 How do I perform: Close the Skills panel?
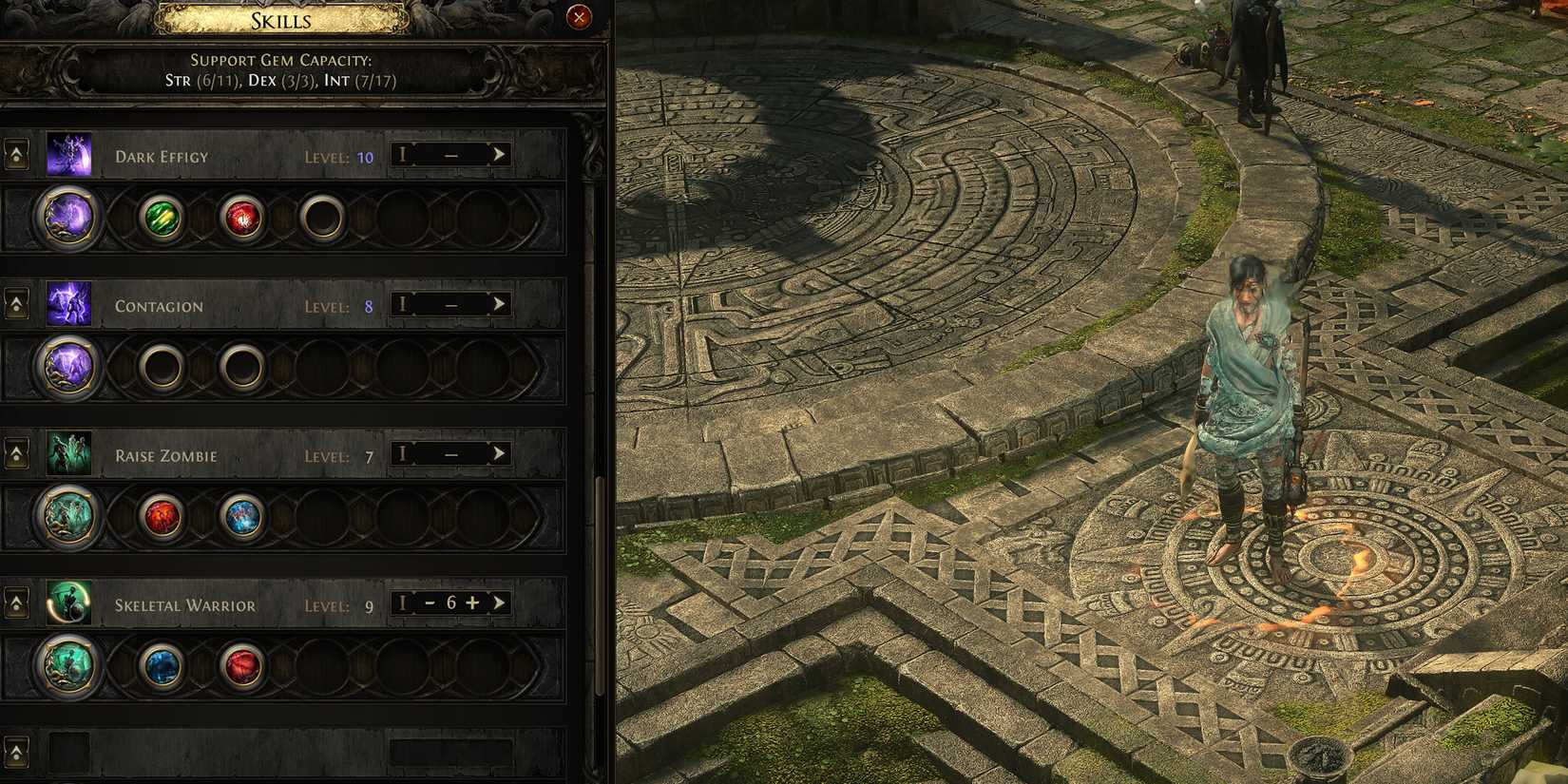581,16
